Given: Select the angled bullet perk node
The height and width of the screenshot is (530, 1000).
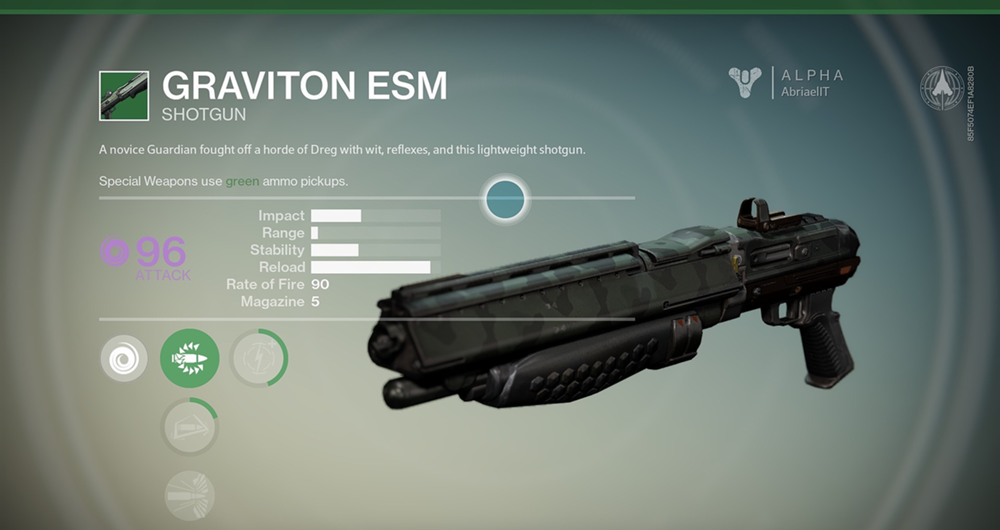Looking at the screenshot, I should pyautogui.click(x=189, y=427).
